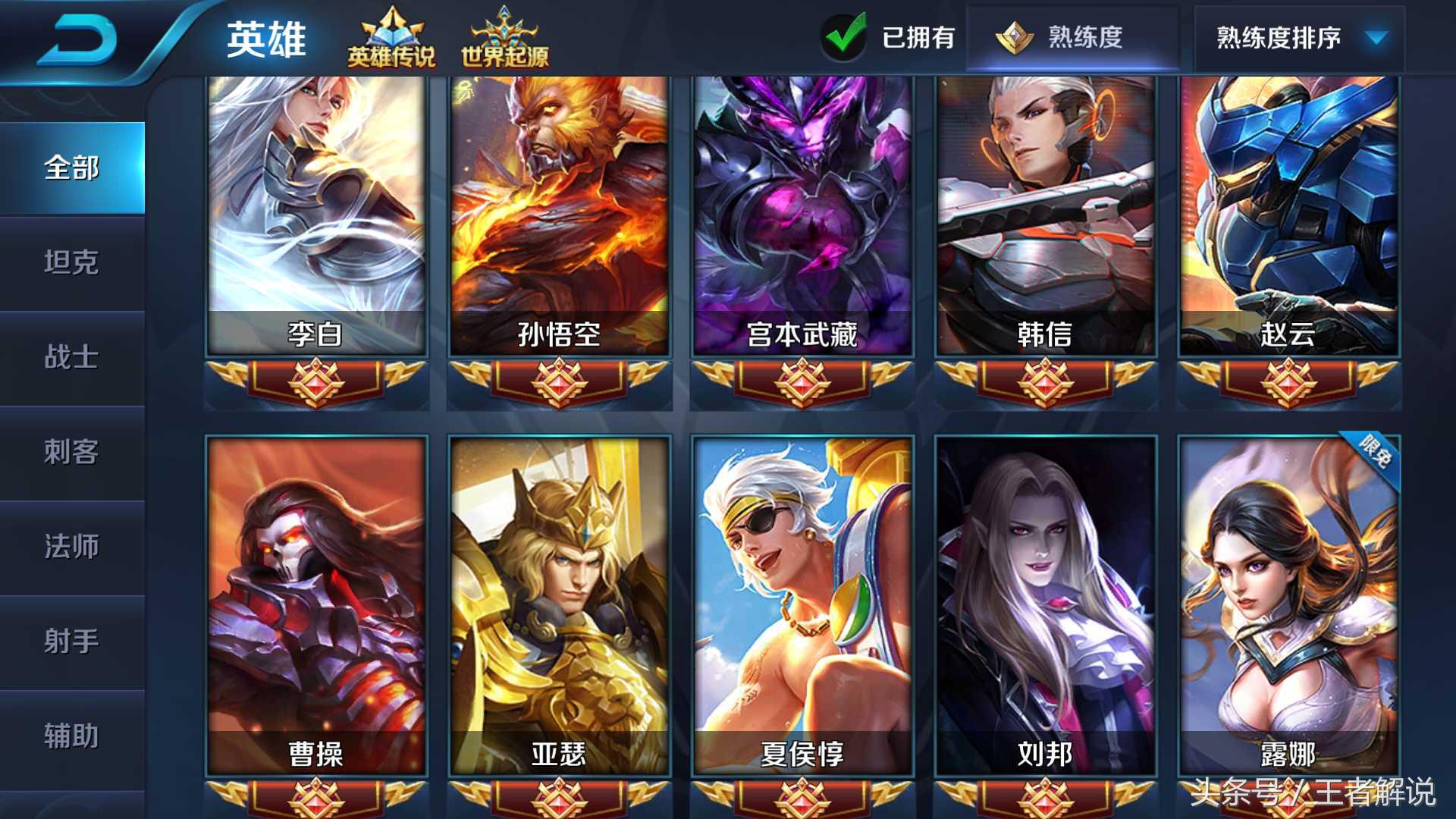Screen dimensions: 1456x819
Task: Select the hero portrait of 亚瑟
Action: pyautogui.click(x=560, y=599)
